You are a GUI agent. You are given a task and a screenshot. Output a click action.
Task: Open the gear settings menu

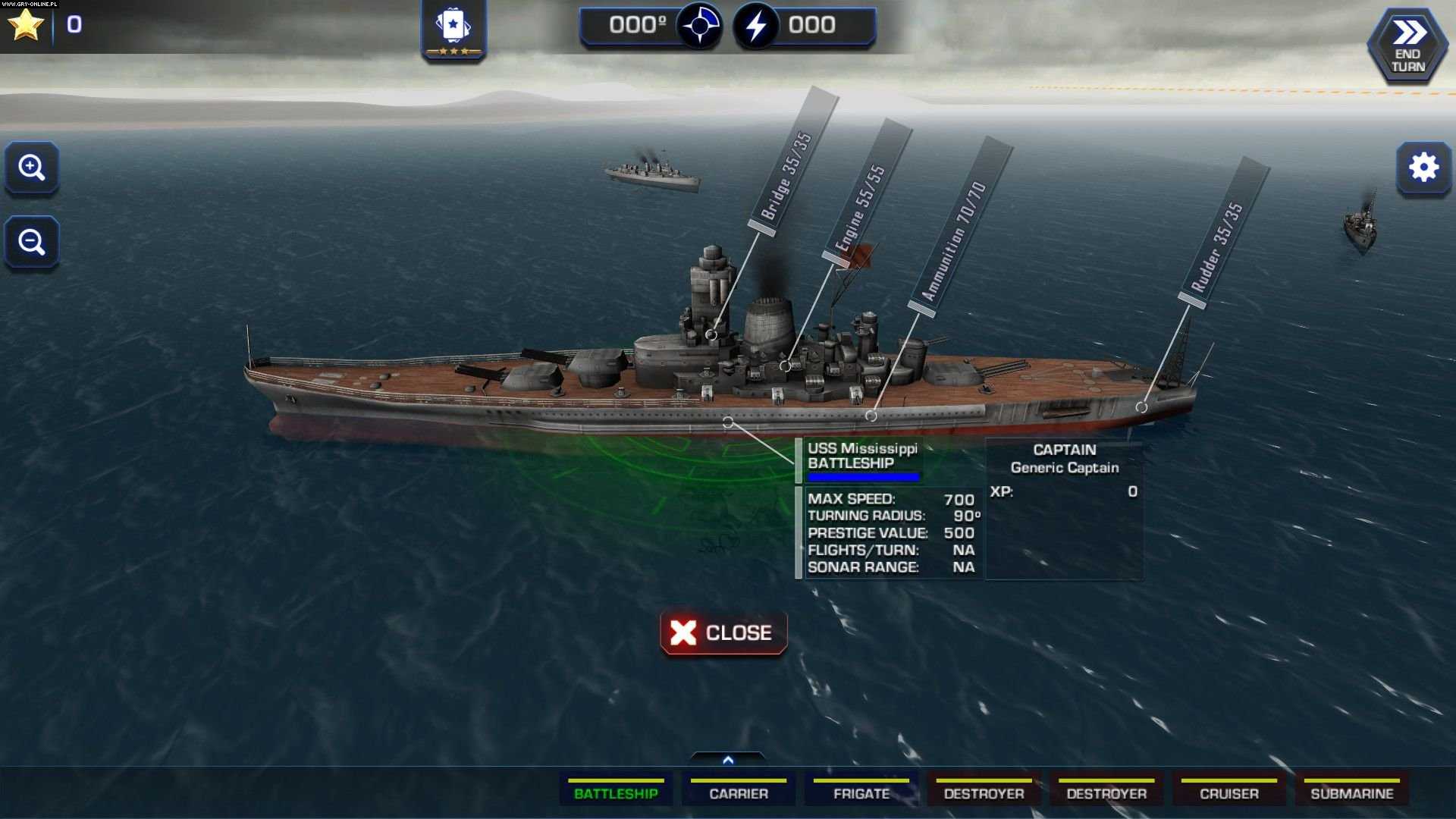point(1423,168)
